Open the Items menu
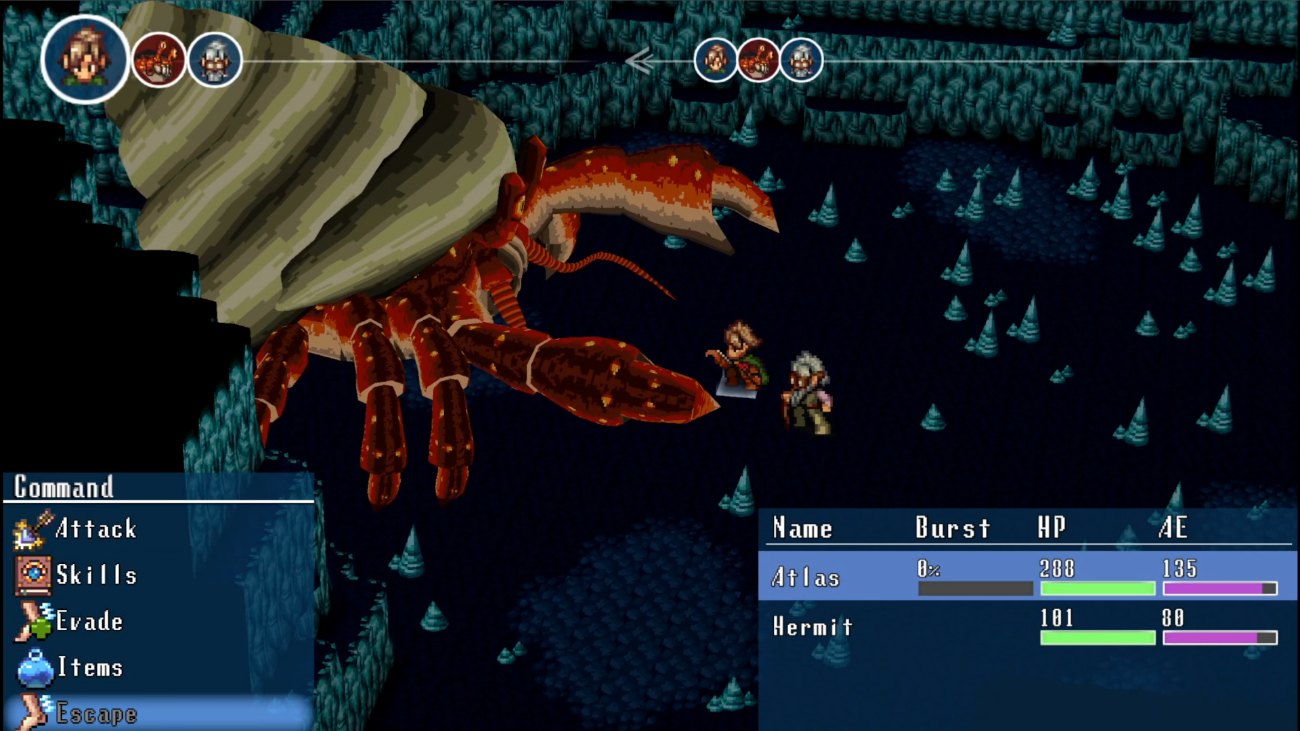The image size is (1300, 731). coord(88,668)
